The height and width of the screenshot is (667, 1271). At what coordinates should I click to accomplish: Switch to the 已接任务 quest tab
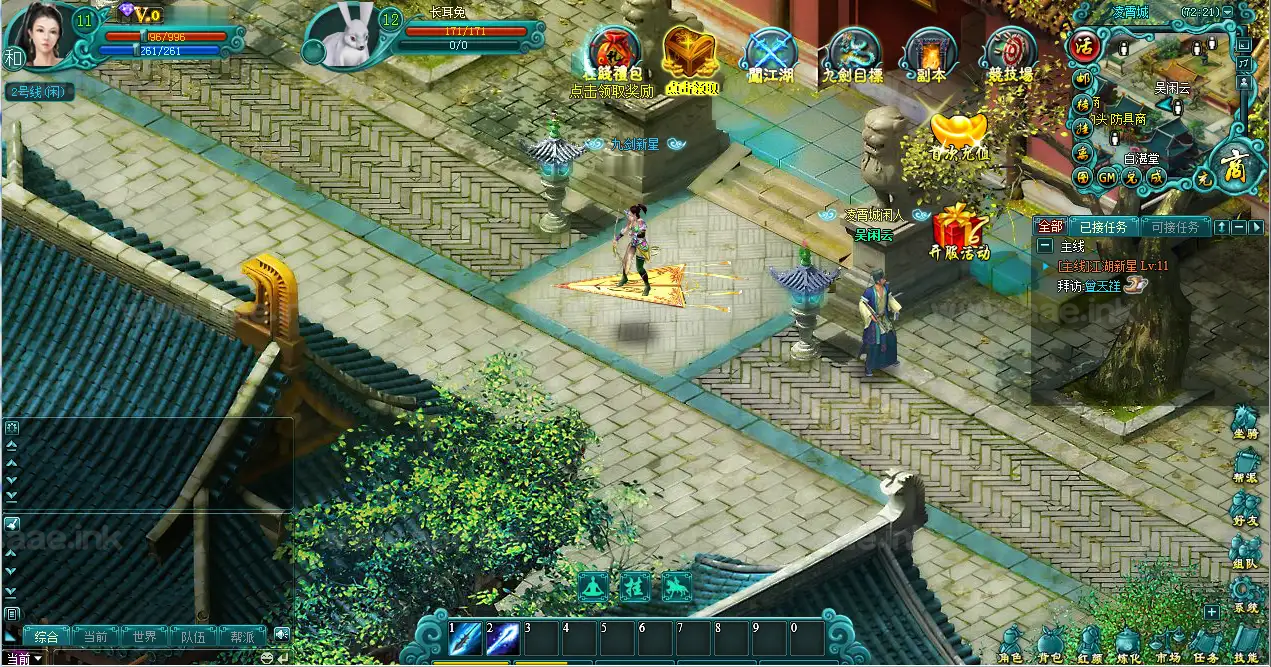point(1102,227)
